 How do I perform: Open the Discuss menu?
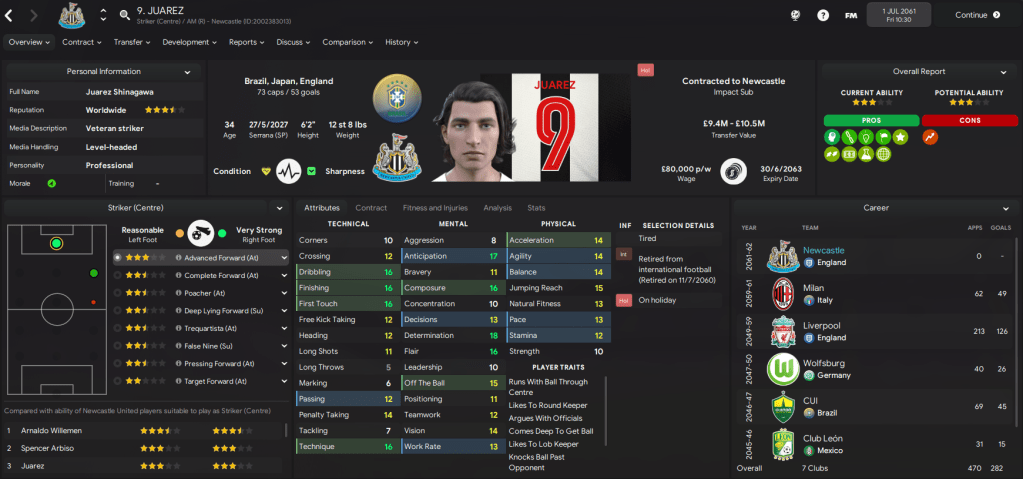click(x=293, y=42)
